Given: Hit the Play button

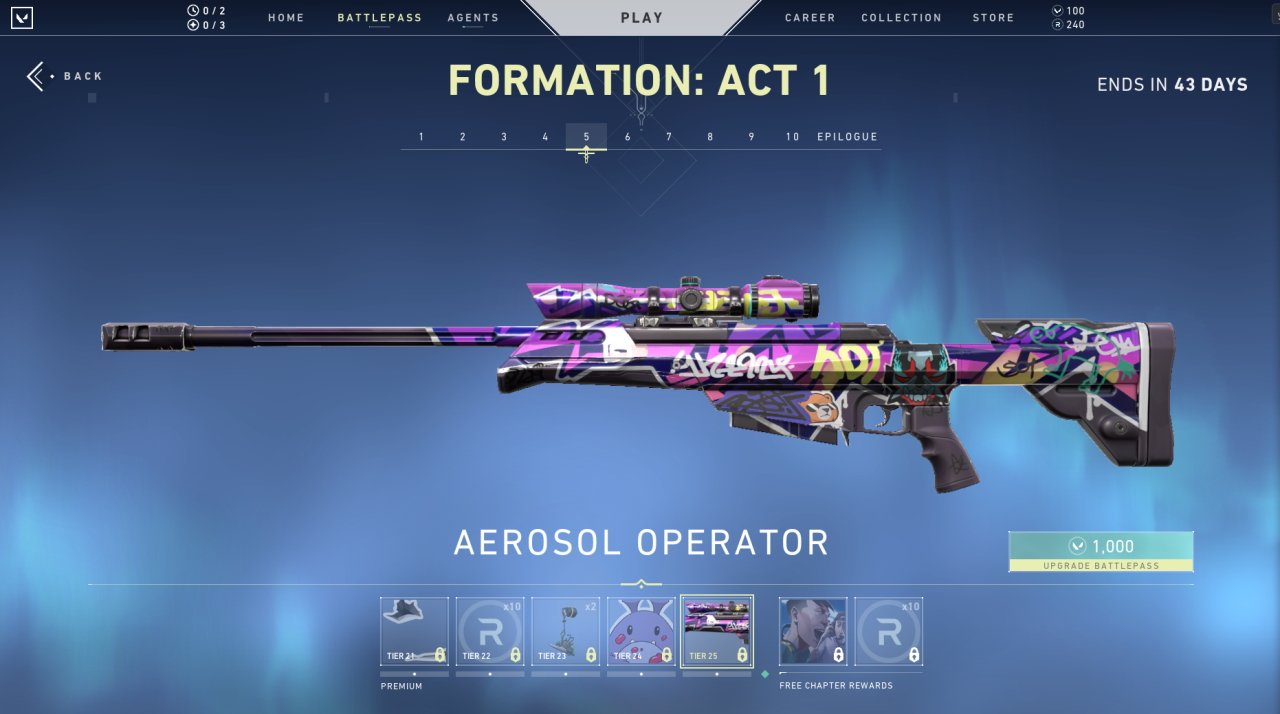Looking at the screenshot, I should click(x=641, y=18).
